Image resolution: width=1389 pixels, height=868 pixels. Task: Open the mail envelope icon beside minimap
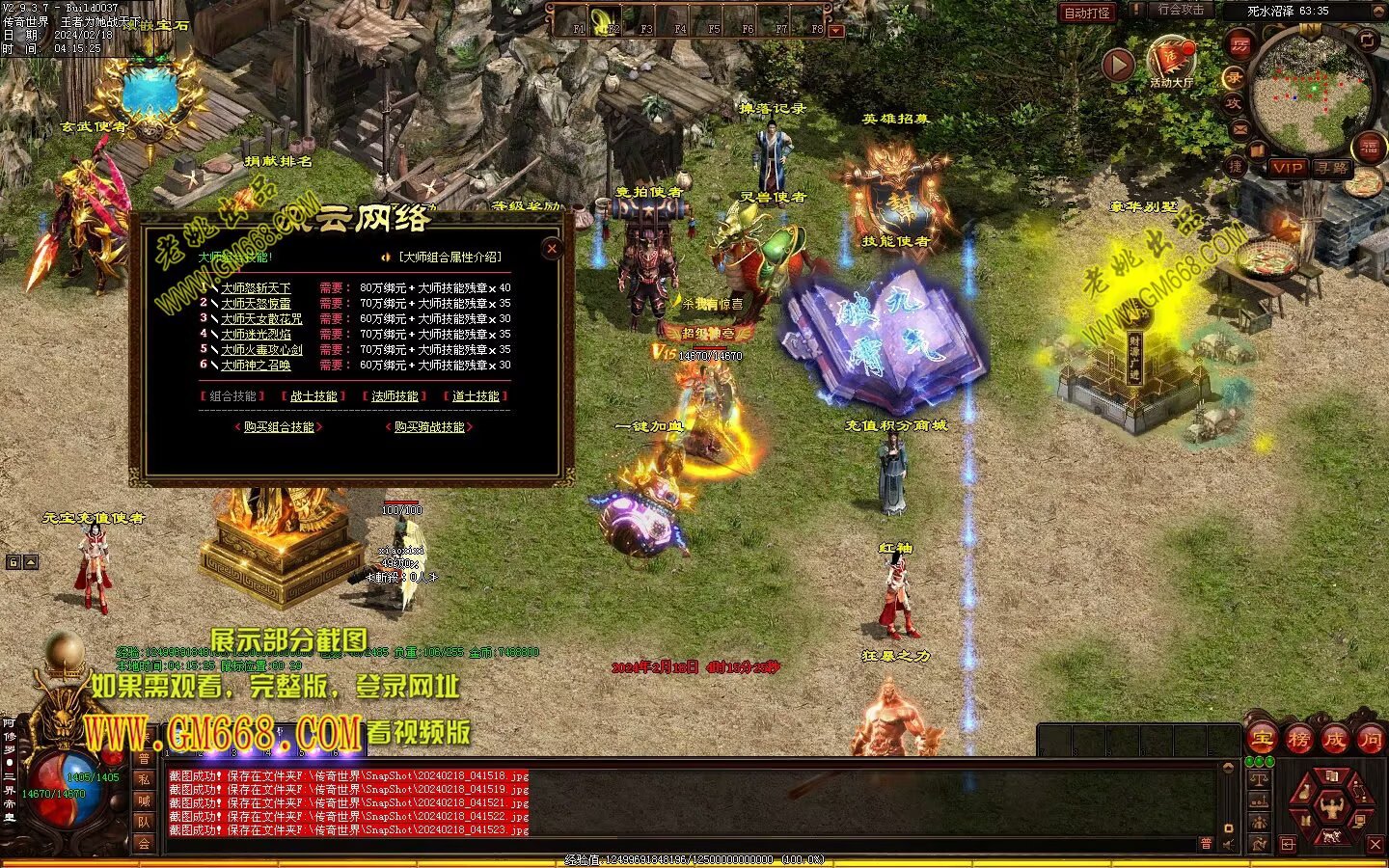(1239, 128)
